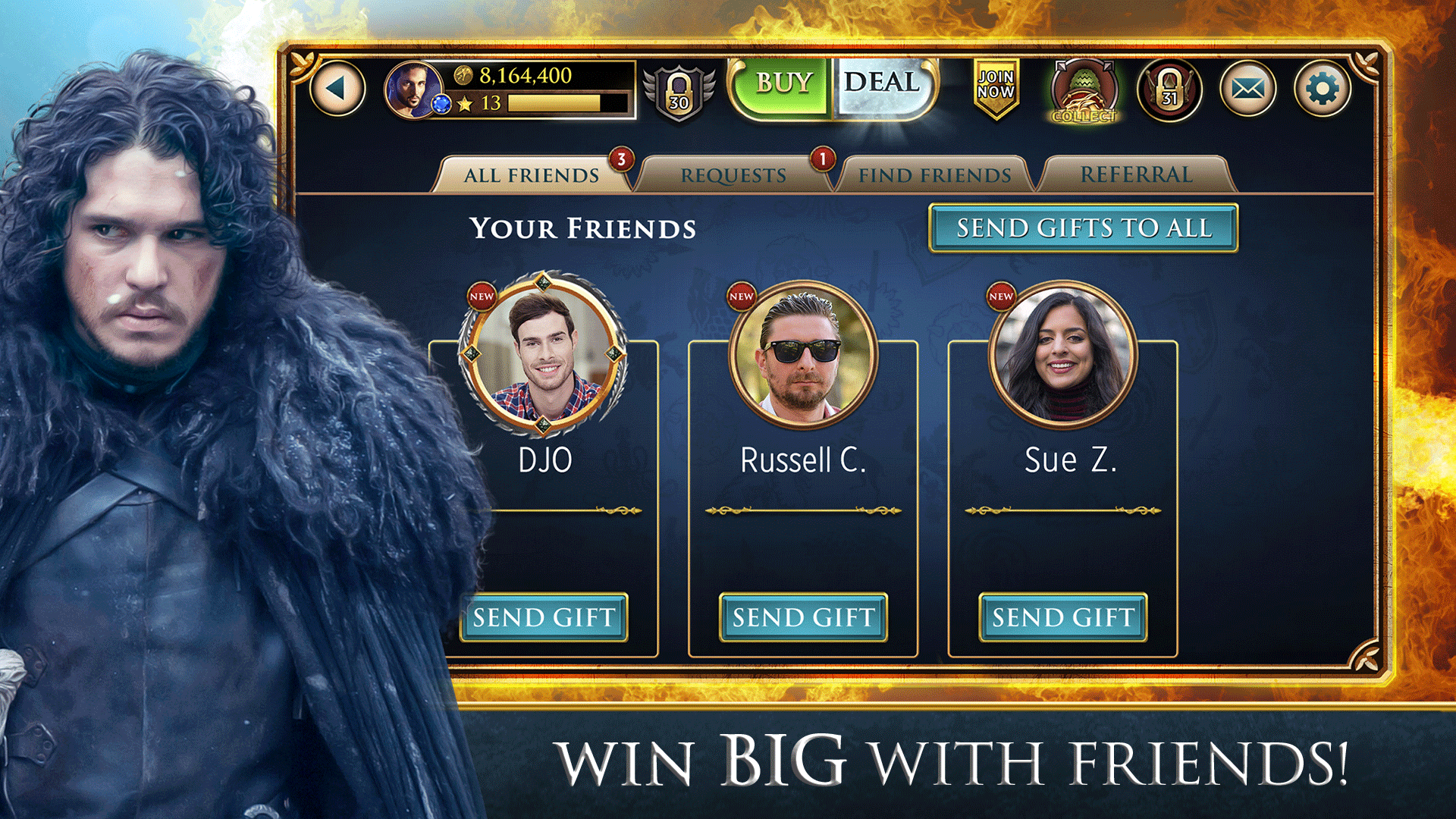Image resolution: width=1456 pixels, height=819 pixels.
Task: Click the gold coin balance display
Action: point(523,76)
